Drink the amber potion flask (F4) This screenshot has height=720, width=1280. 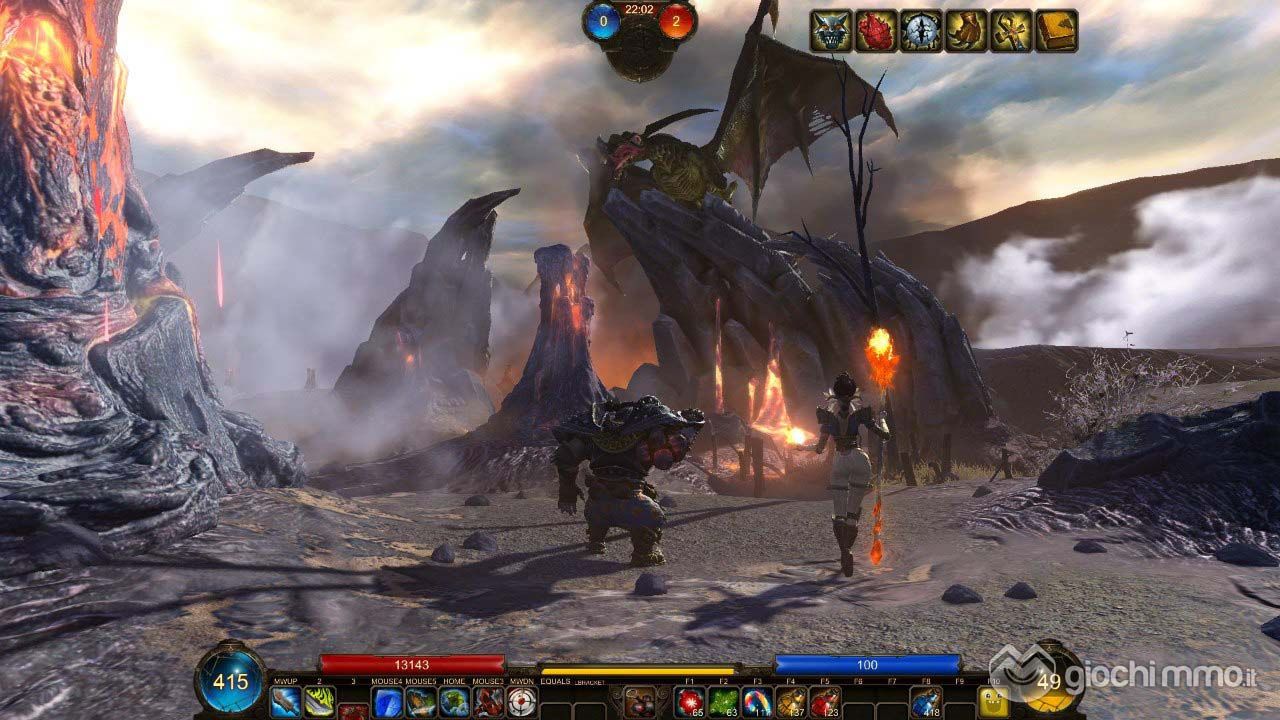point(791,702)
